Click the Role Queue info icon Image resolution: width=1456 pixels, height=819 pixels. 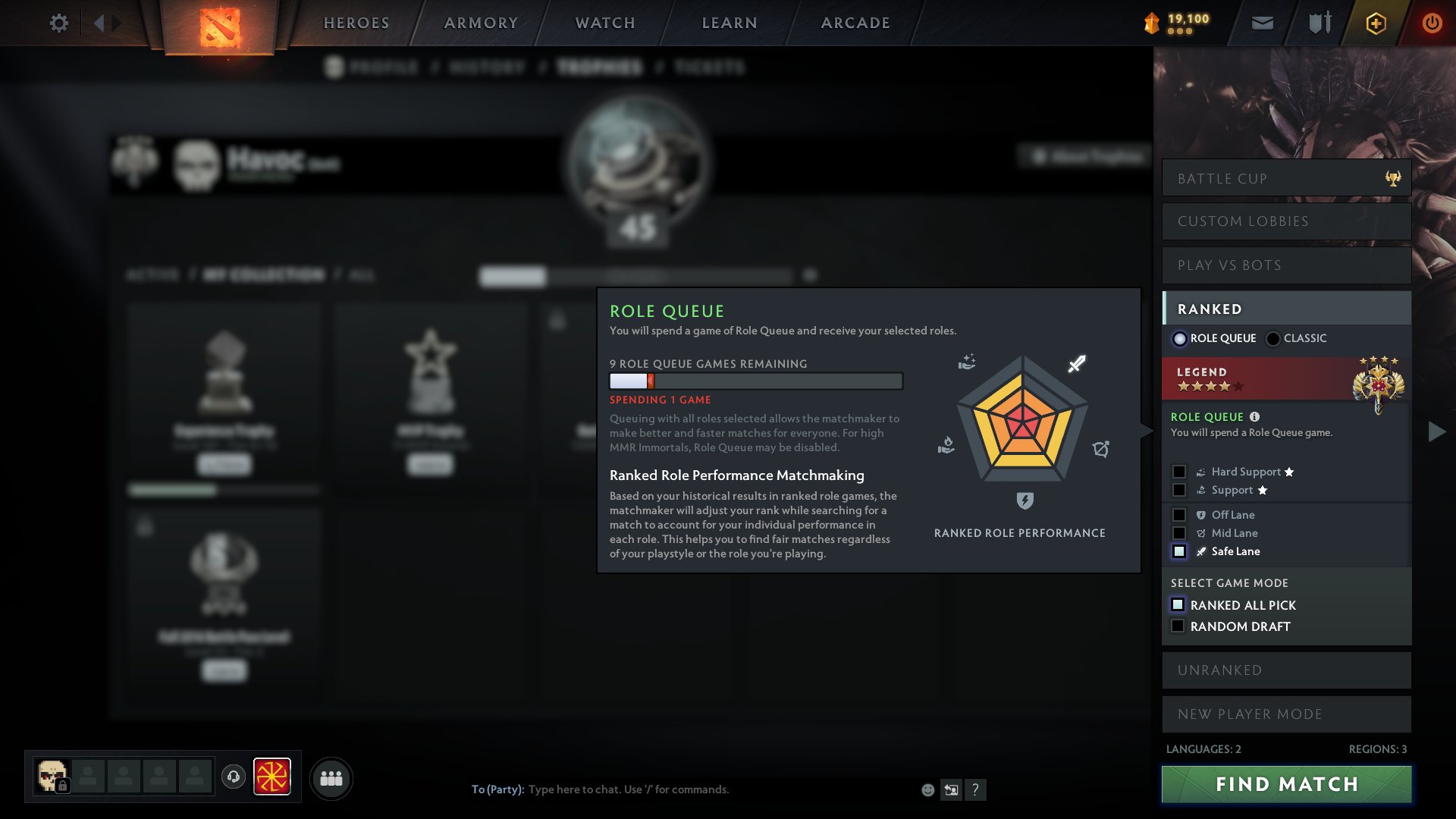click(1255, 416)
